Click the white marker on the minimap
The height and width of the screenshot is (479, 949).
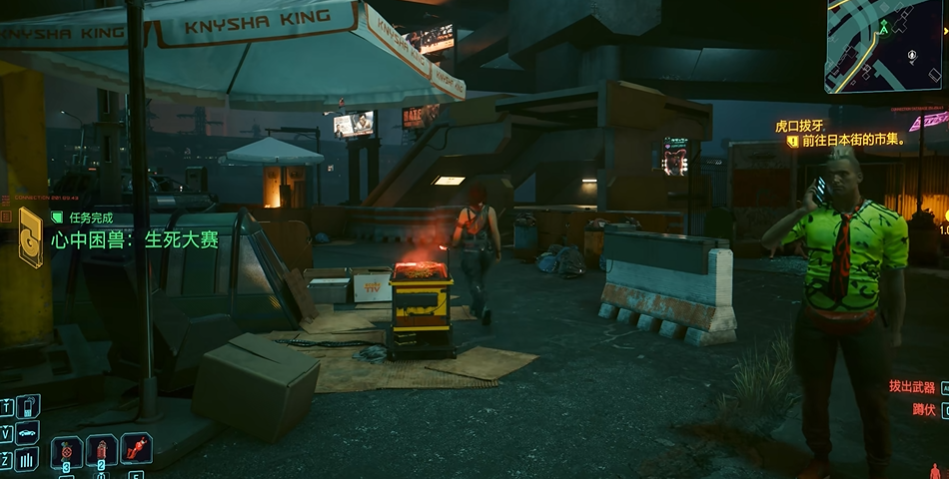(911, 57)
